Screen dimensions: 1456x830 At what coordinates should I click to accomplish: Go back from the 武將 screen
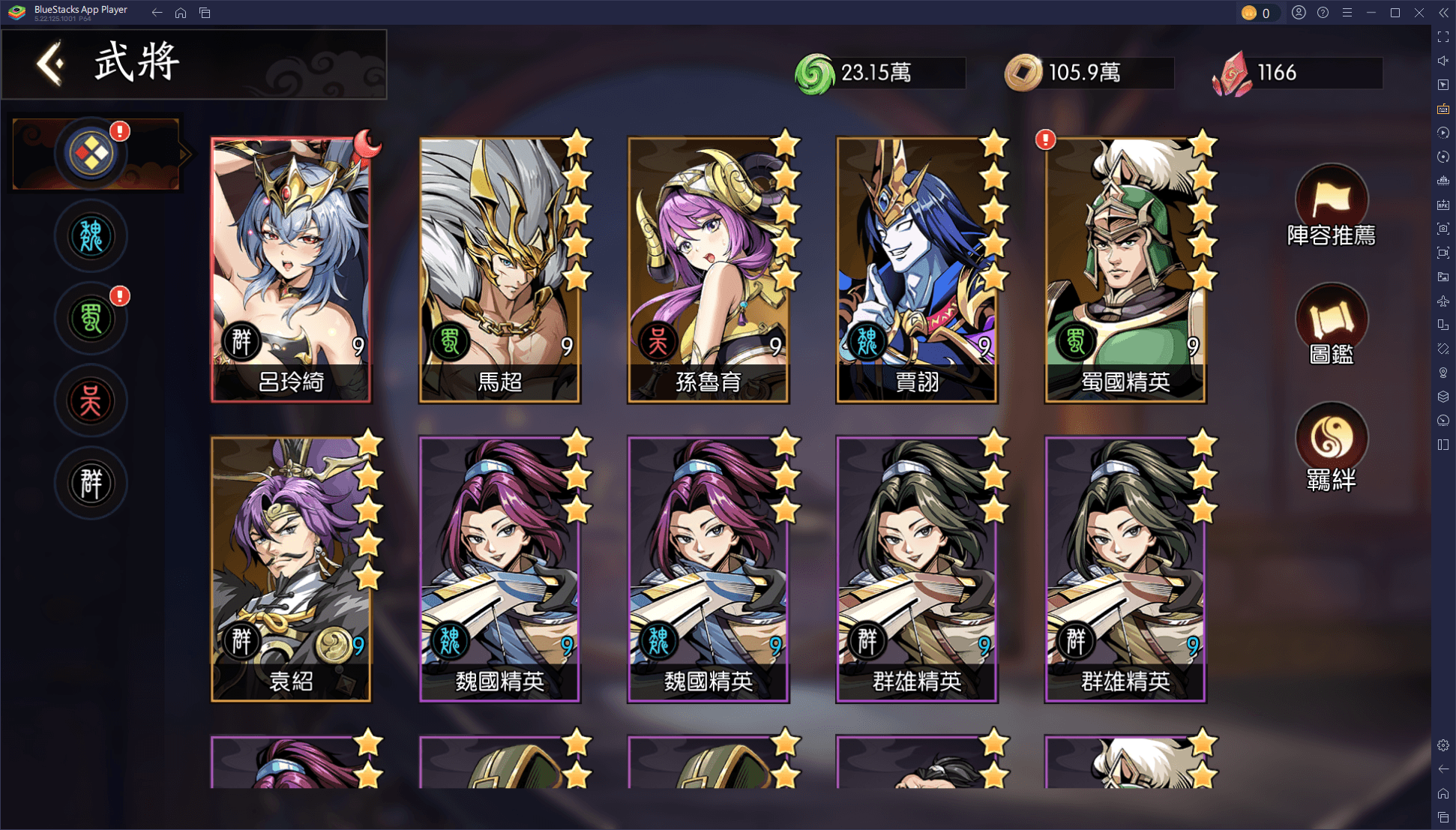click(51, 63)
